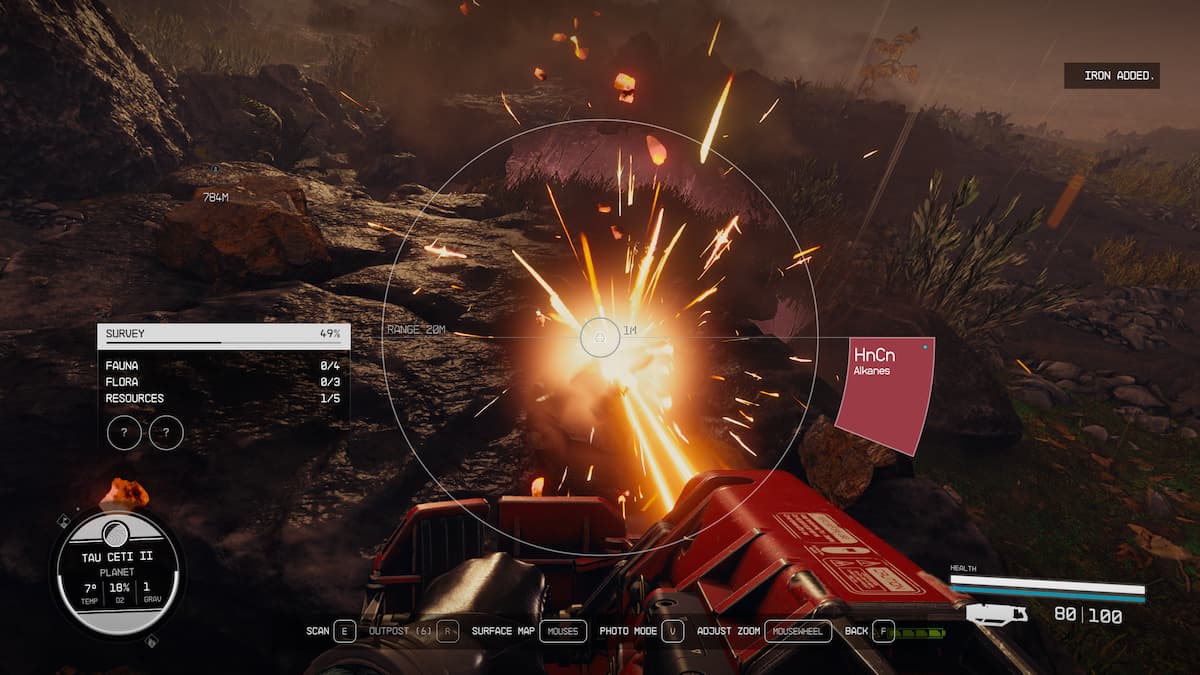The image size is (1200, 675).
Task: Click the Iron Added notification
Action: pyautogui.click(x=1111, y=76)
